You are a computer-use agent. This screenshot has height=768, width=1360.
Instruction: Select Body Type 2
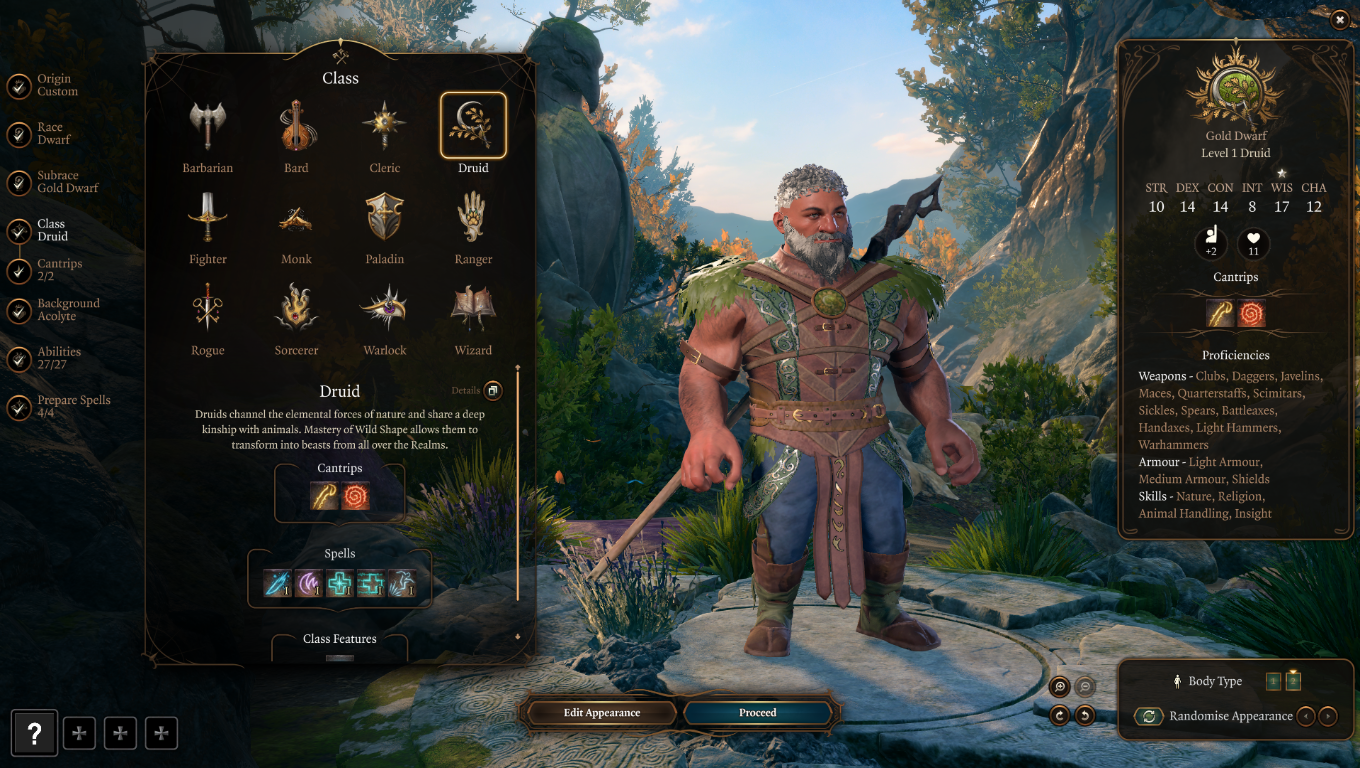pyautogui.click(x=1293, y=681)
